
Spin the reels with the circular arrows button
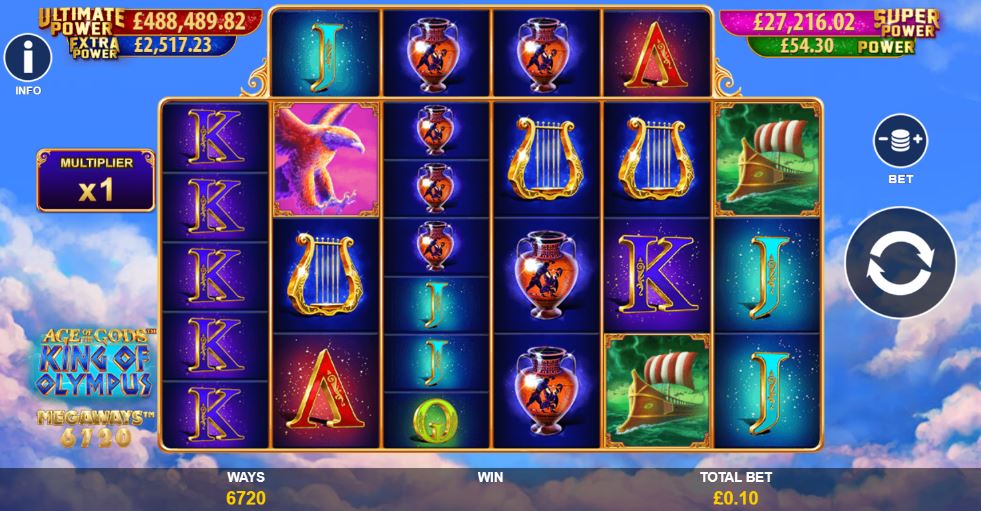(900, 262)
